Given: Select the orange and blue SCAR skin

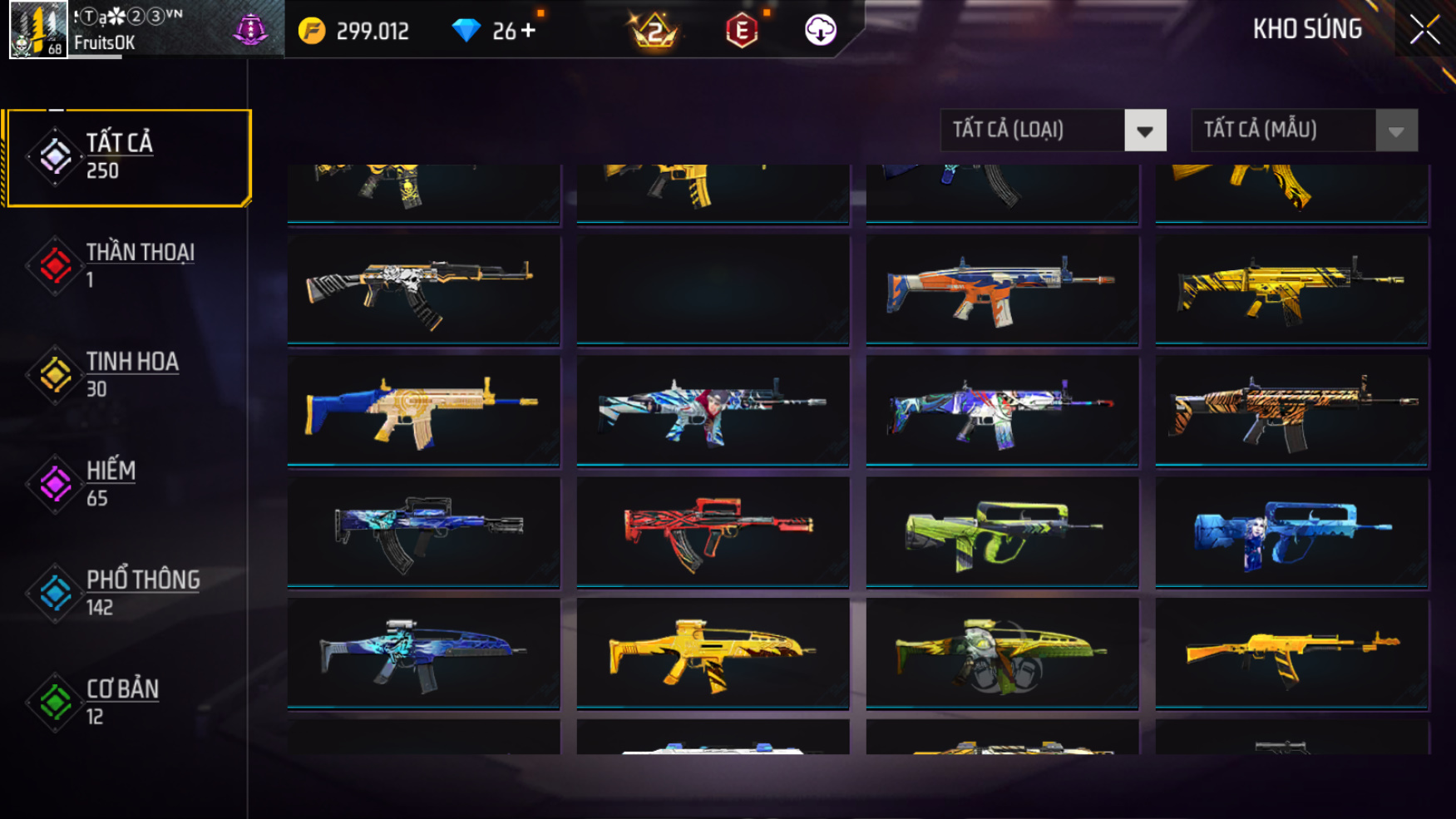Looking at the screenshot, I should click(1001, 289).
